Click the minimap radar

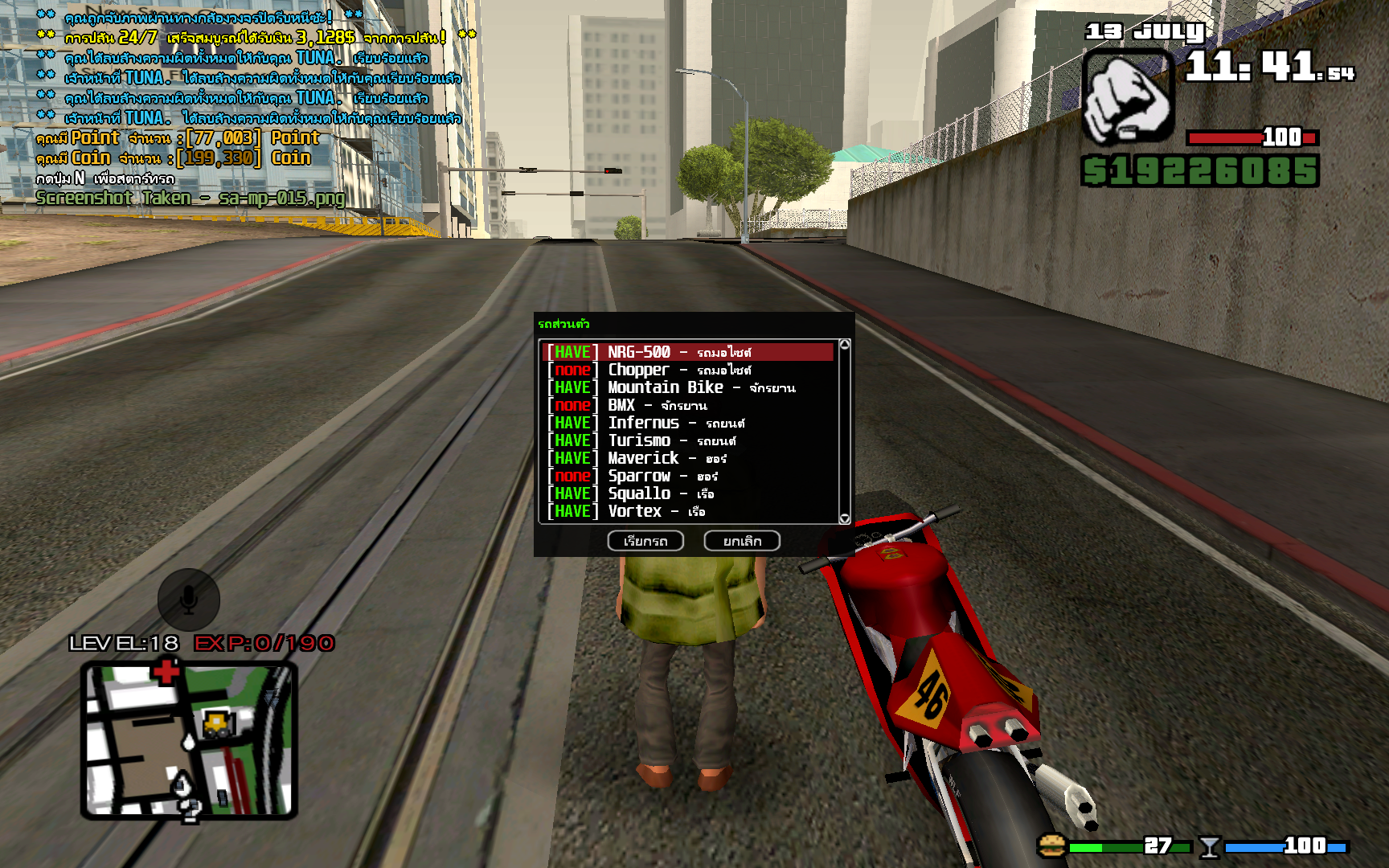click(189, 739)
